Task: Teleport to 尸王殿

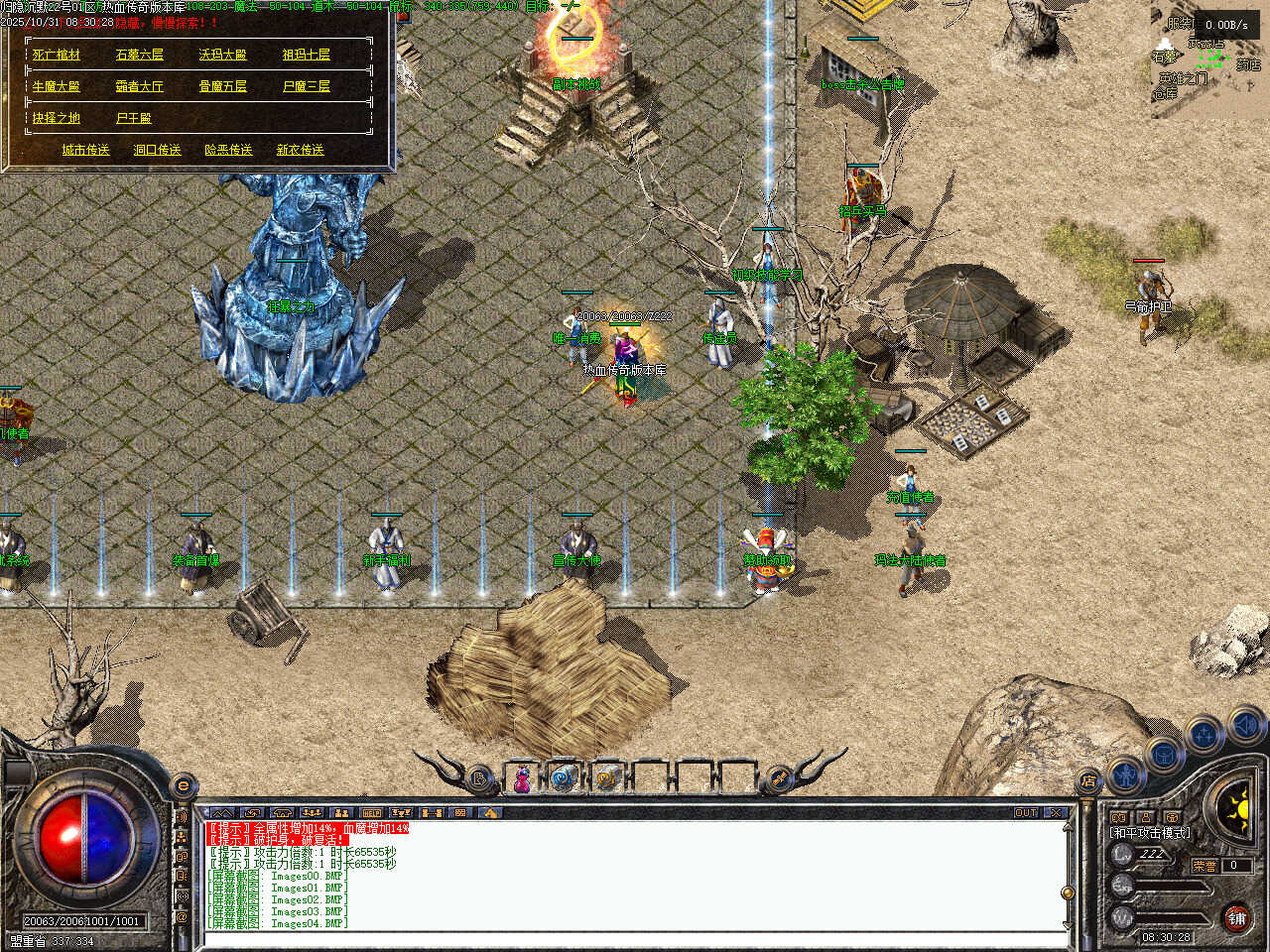Action: pyautogui.click(x=134, y=119)
